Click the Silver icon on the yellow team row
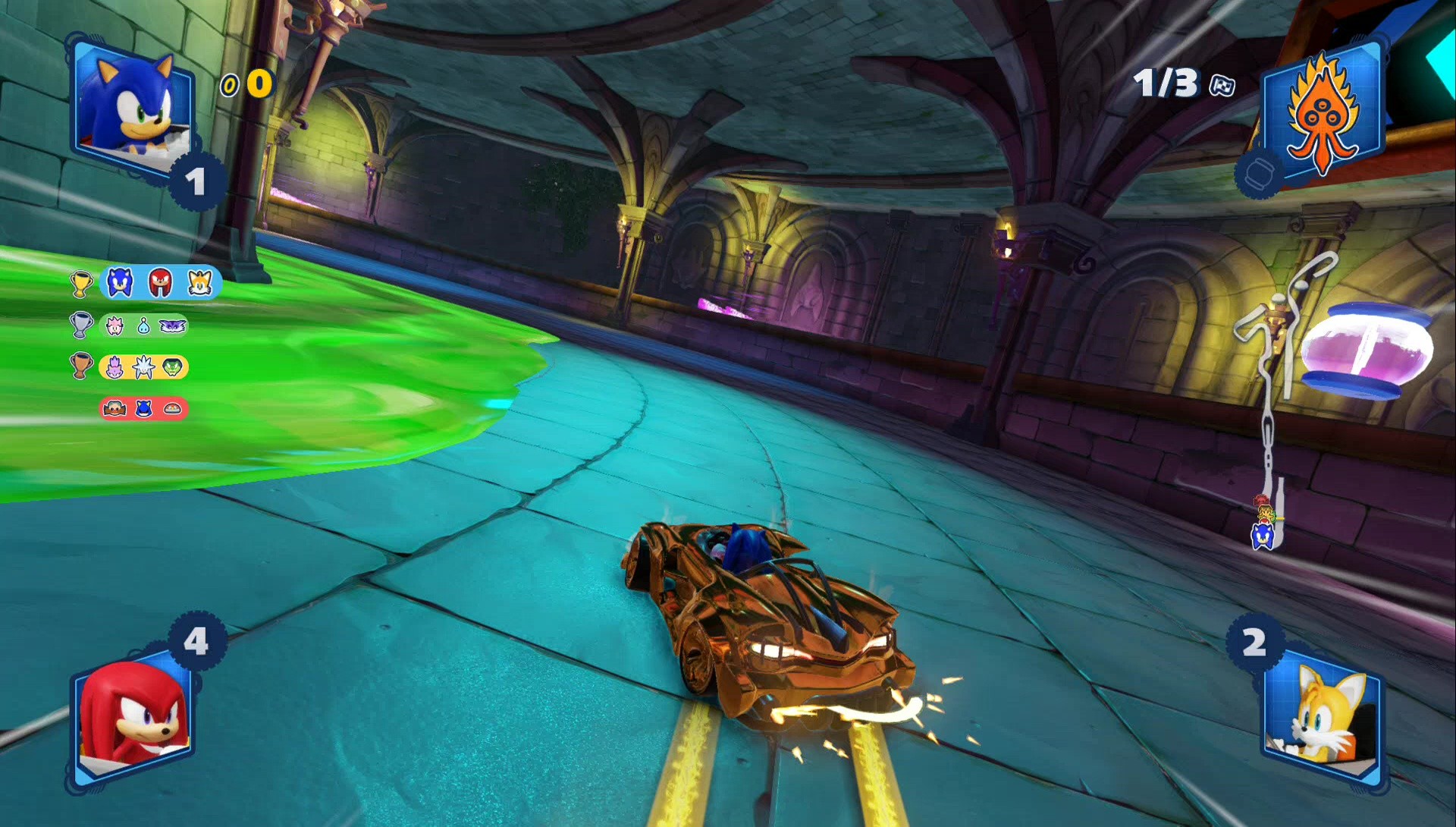Screen dimensions: 1456x827 (143, 366)
